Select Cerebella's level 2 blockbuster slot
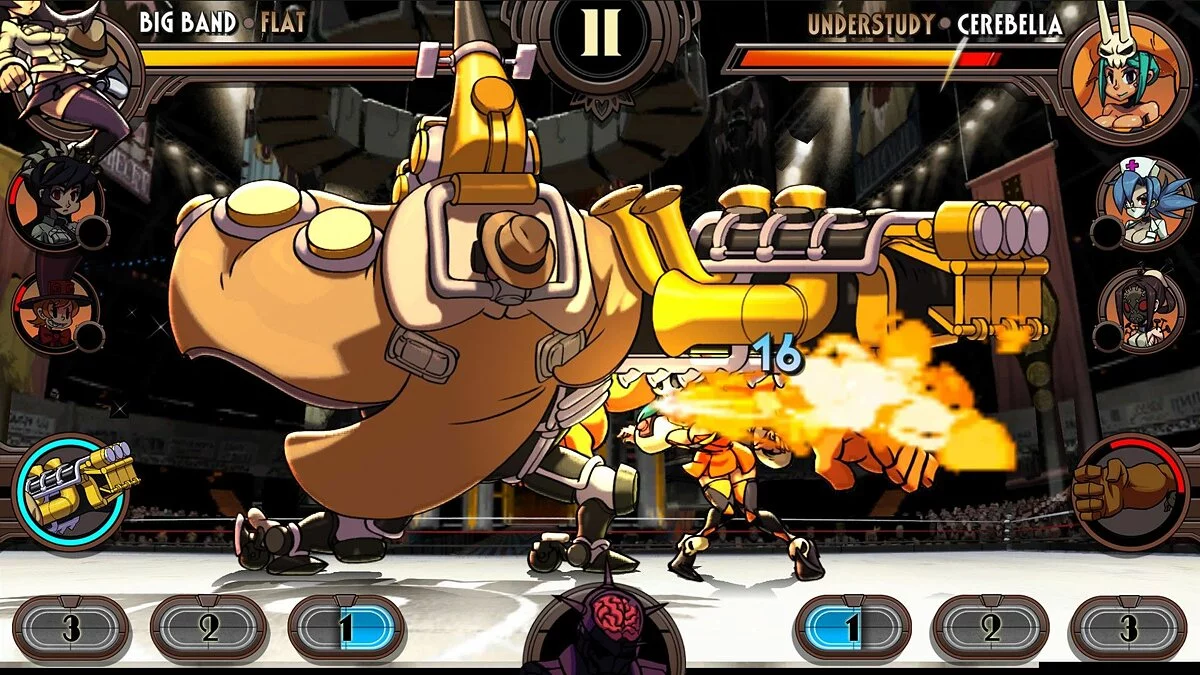The height and width of the screenshot is (675, 1200). [990, 628]
